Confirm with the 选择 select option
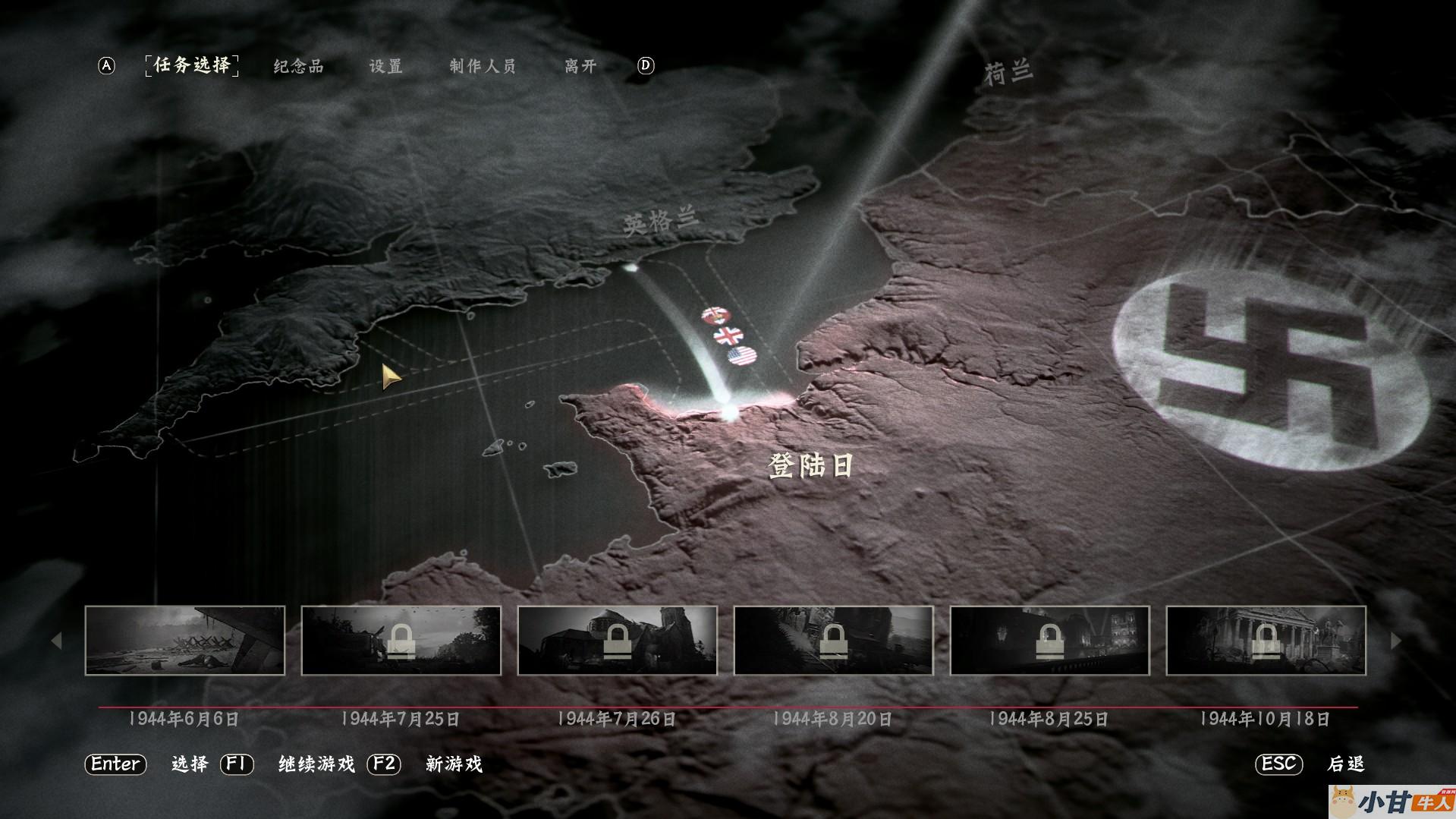Image resolution: width=1456 pixels, height=819 pixels. (190, 764)
